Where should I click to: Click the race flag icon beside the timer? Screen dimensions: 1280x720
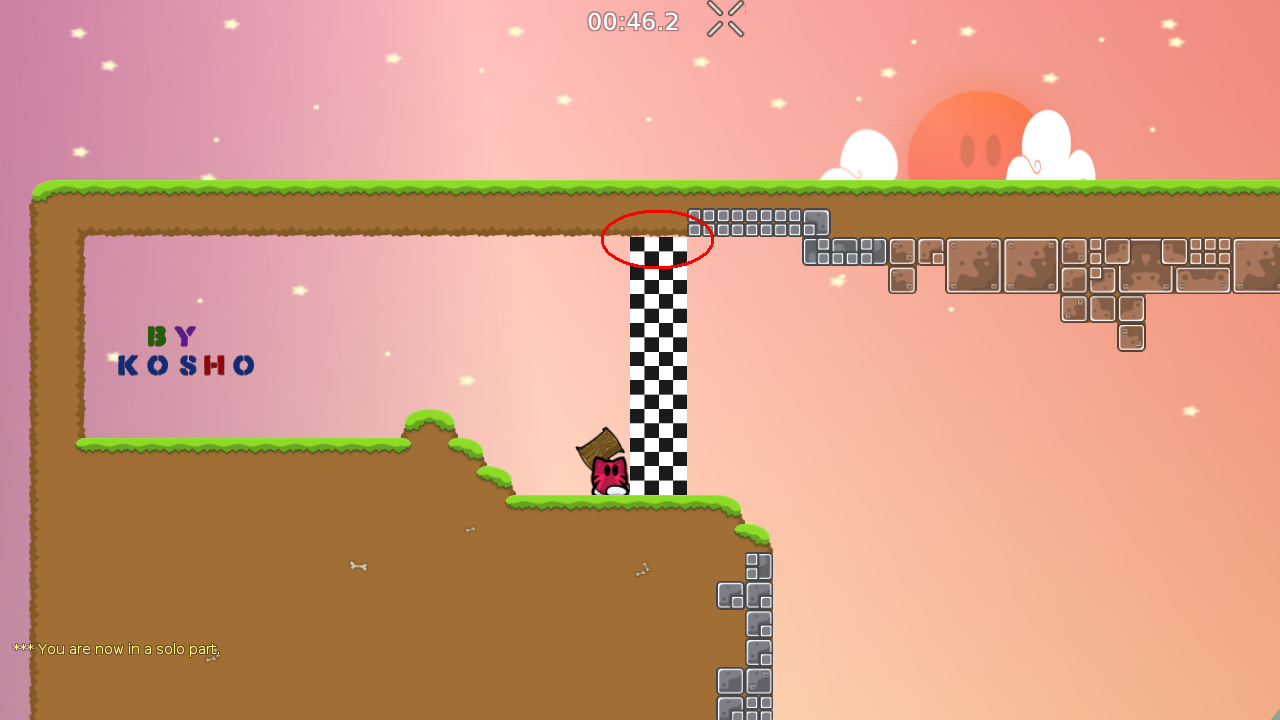click(x=723, y=19)
